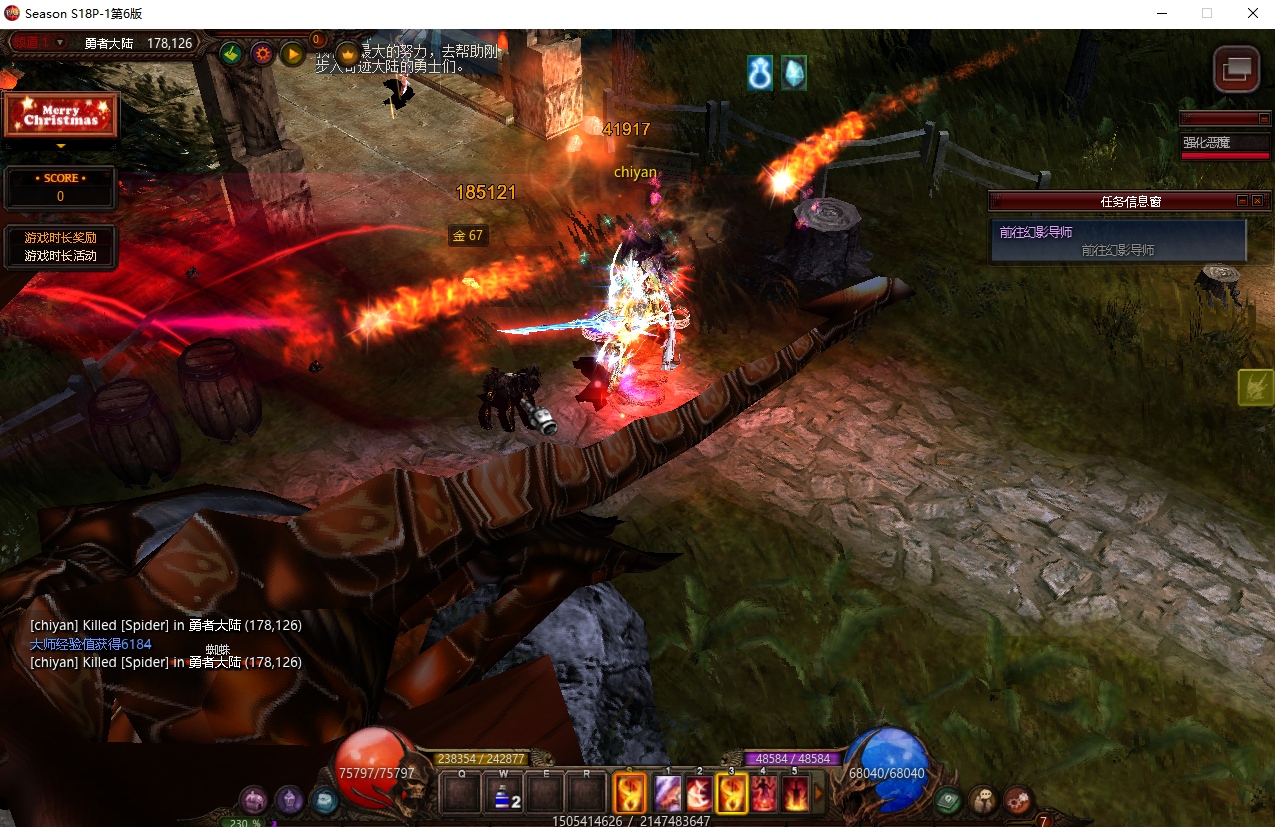
Task: Click the red overlapping-windows button
Action: pos(1236,69)
